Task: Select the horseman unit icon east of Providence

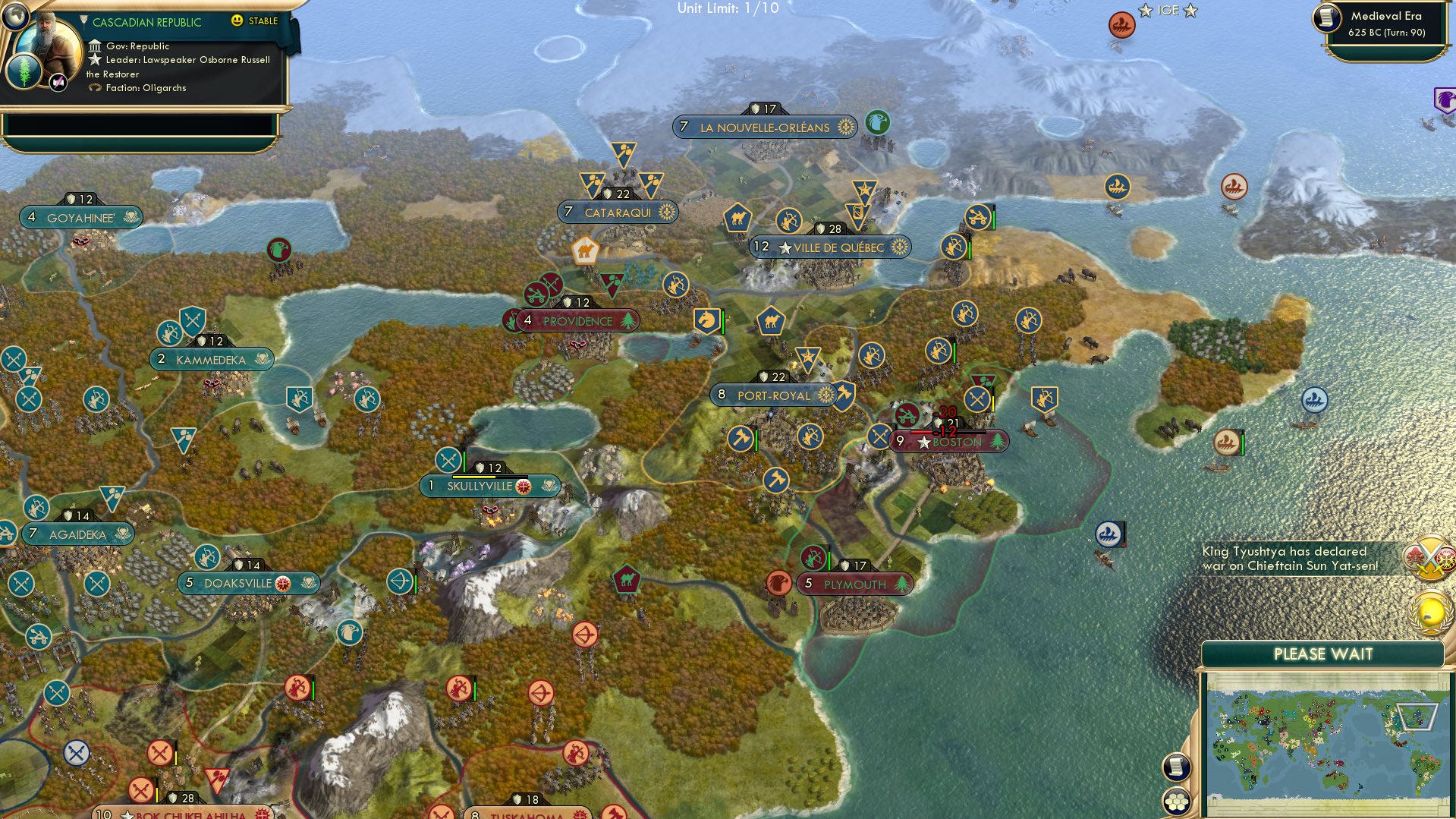Action: [x=706, y=320]
